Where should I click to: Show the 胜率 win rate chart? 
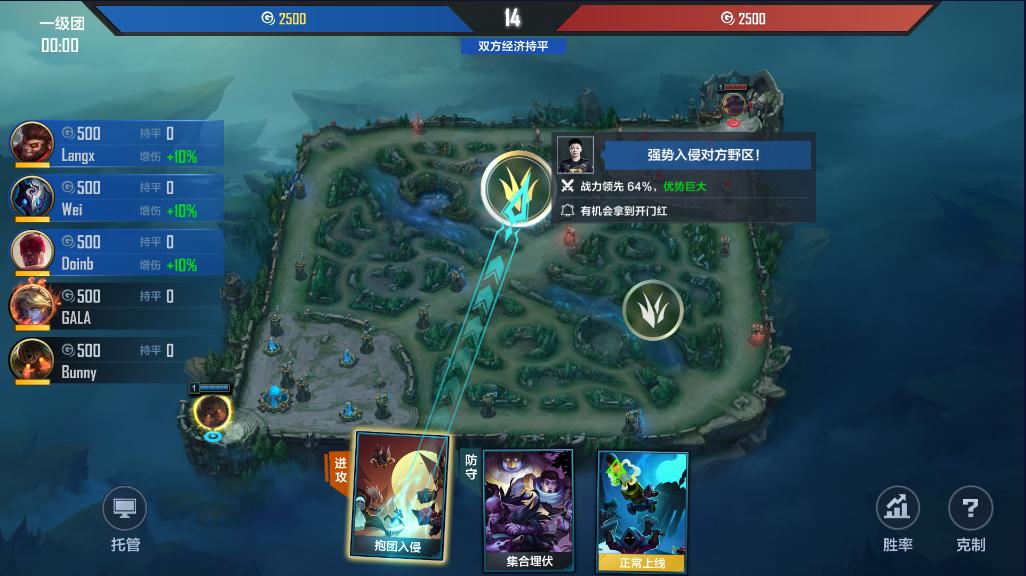[x=897, y=521]
